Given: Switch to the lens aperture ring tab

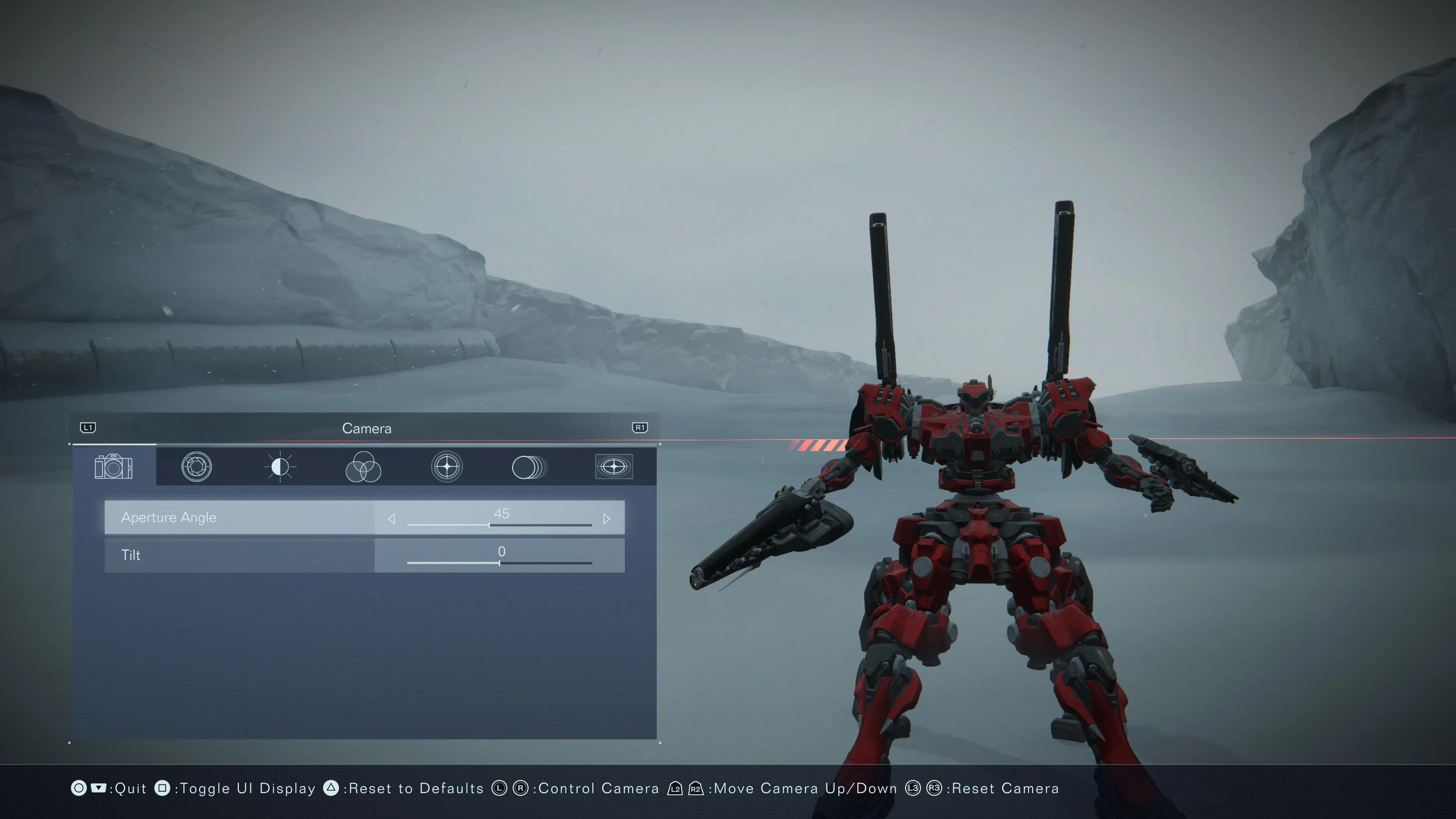Looking at the screenshot, I should (196, 467).
